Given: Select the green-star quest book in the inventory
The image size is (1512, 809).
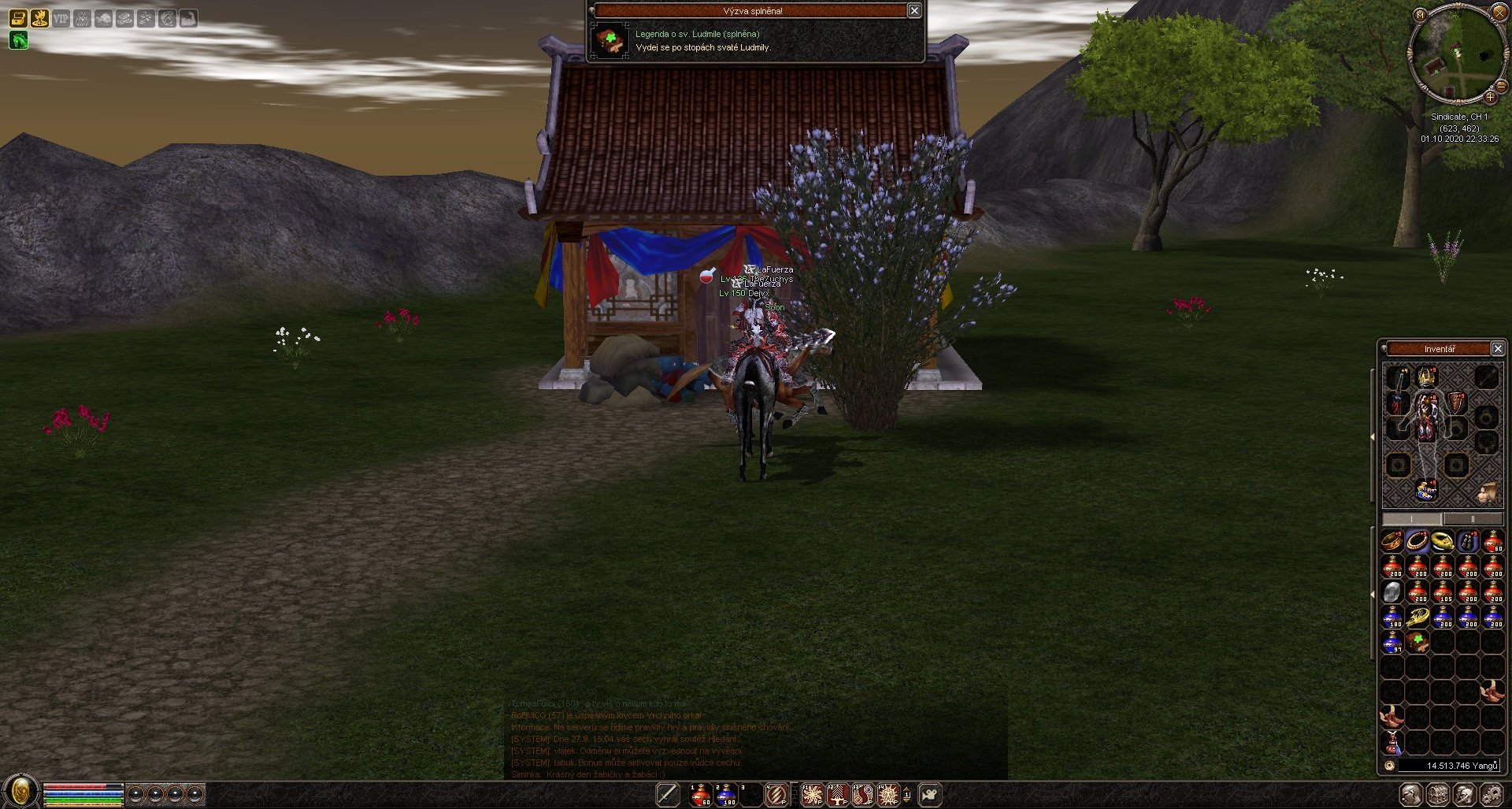Looking at the screenshot, I should click(x=1417, y=642).
